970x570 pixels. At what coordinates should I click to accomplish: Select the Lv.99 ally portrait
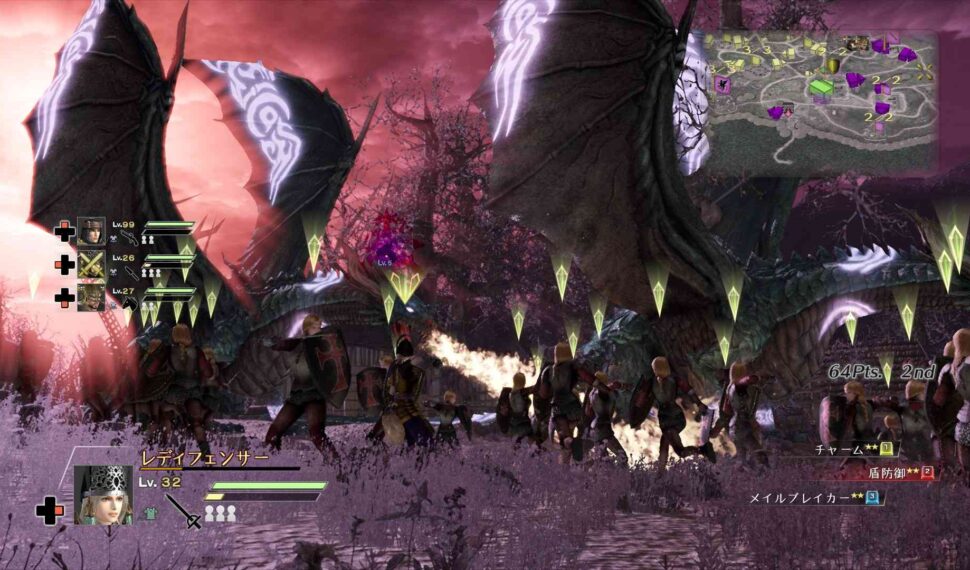point(91,231)
